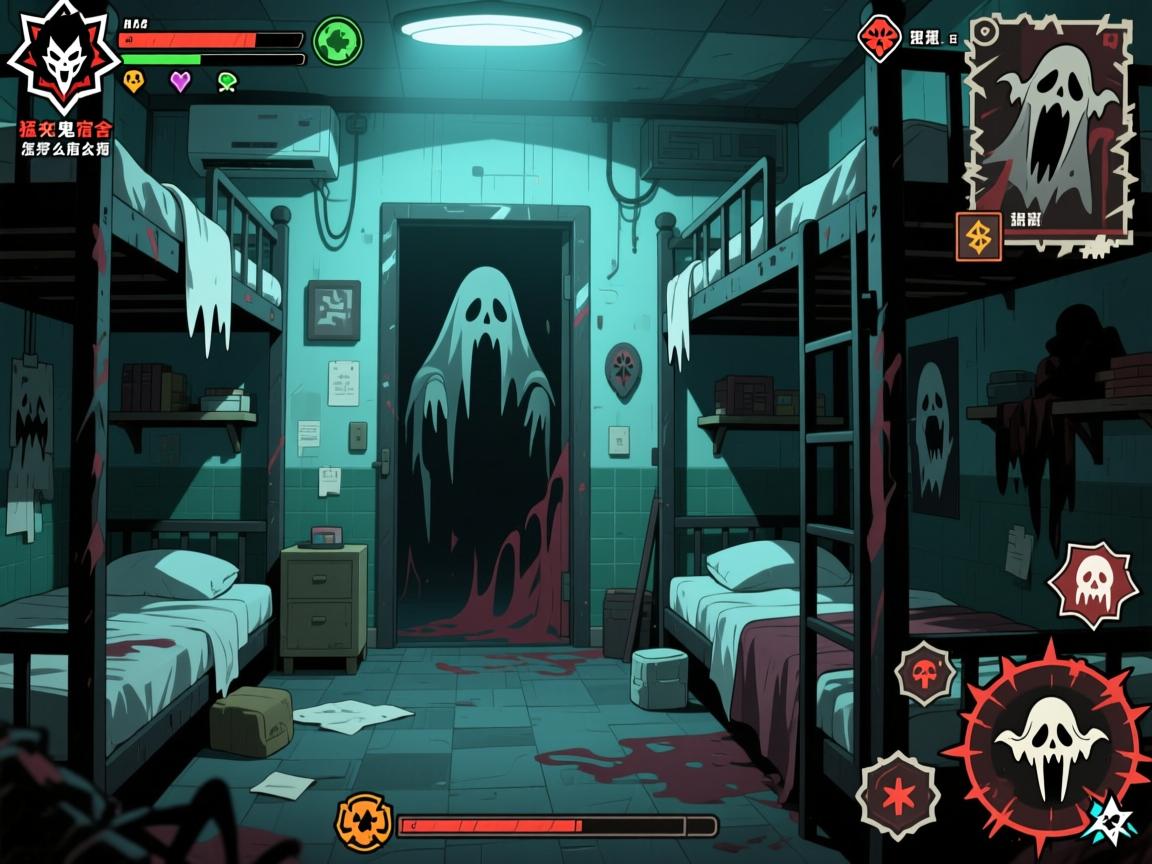The image size is (1152, 864).
Task: Click the round green globe icon
Action: [337, 42]
